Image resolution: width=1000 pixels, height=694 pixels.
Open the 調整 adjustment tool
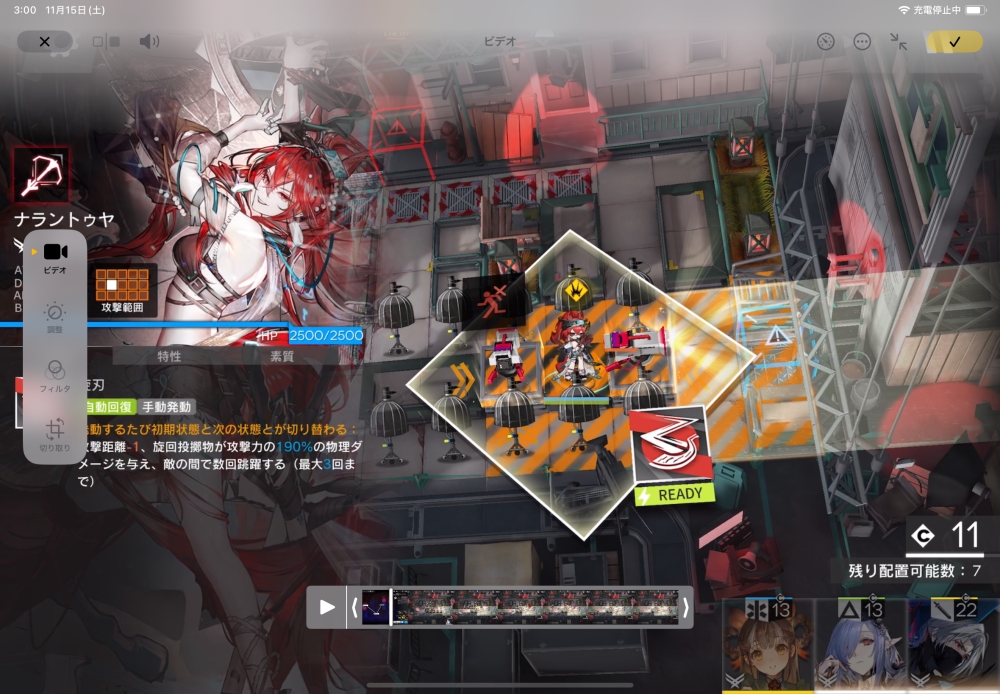click(x=56, y=316)
